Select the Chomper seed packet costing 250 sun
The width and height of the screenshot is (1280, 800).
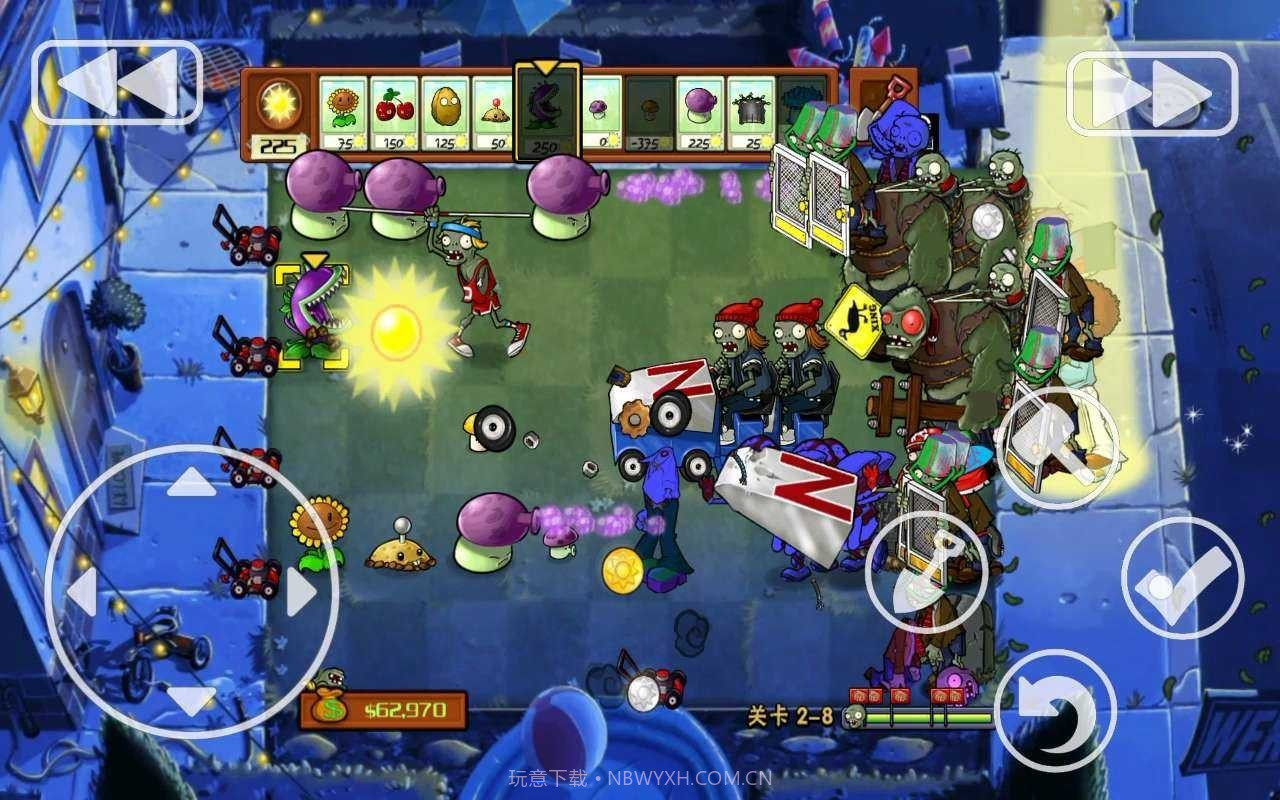tap(547, 112)
